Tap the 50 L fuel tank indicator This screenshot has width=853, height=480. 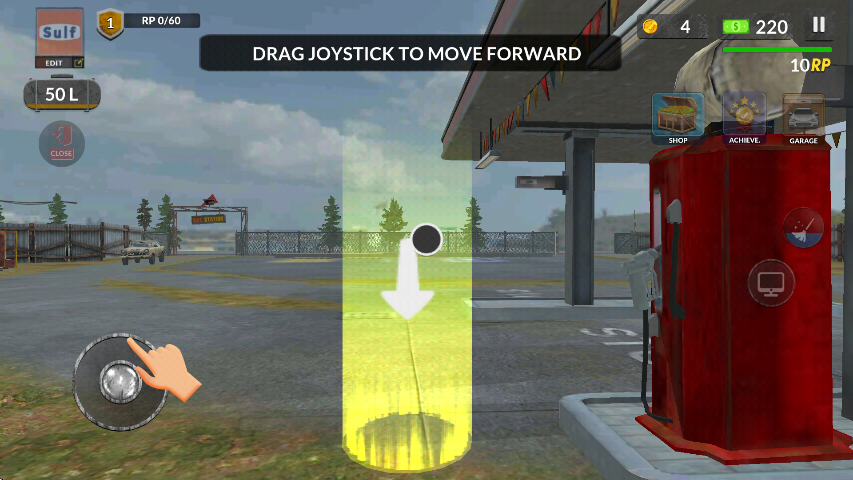coord(62,95)
